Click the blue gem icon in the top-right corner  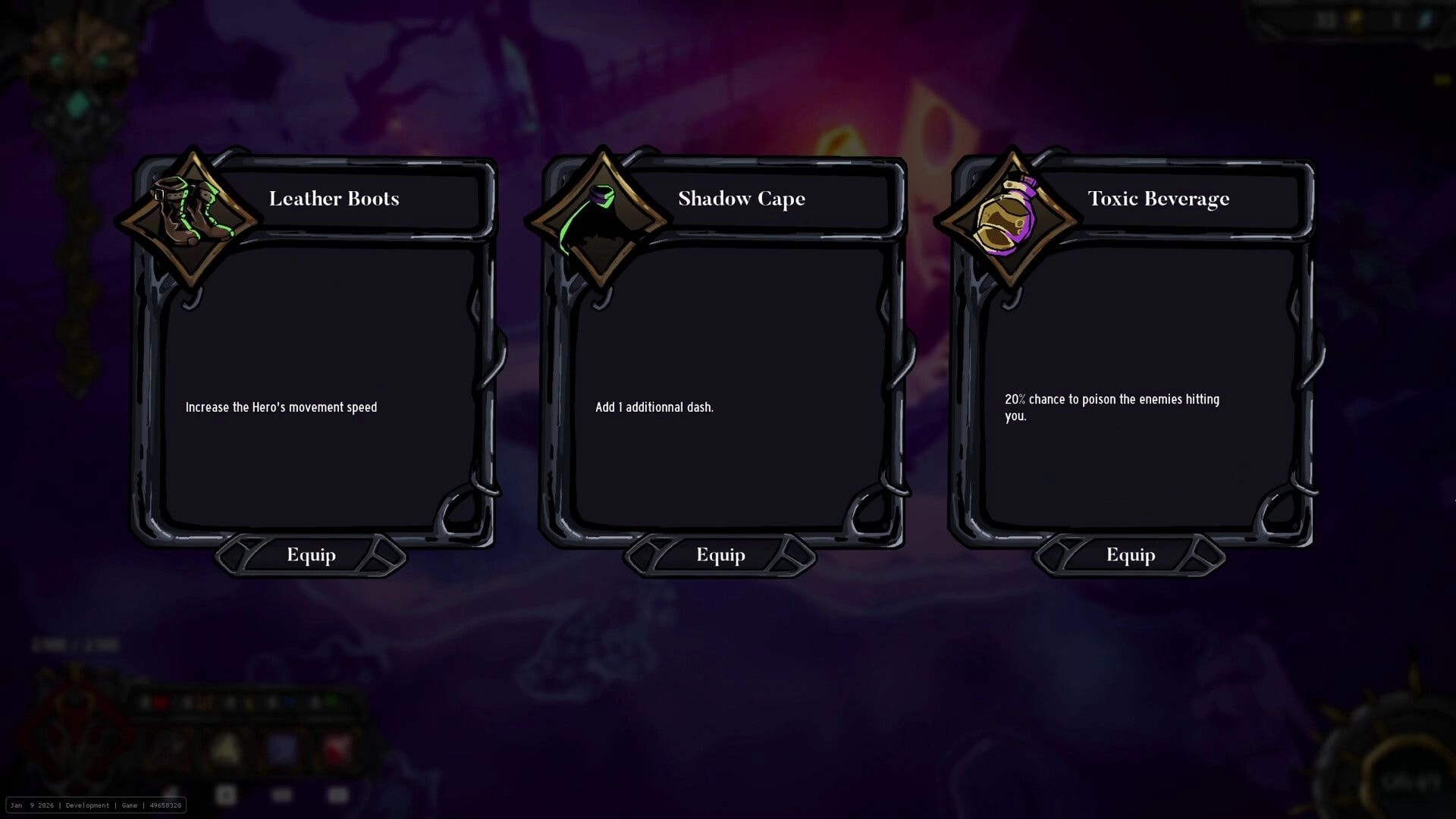click(x=1424, y=18)
